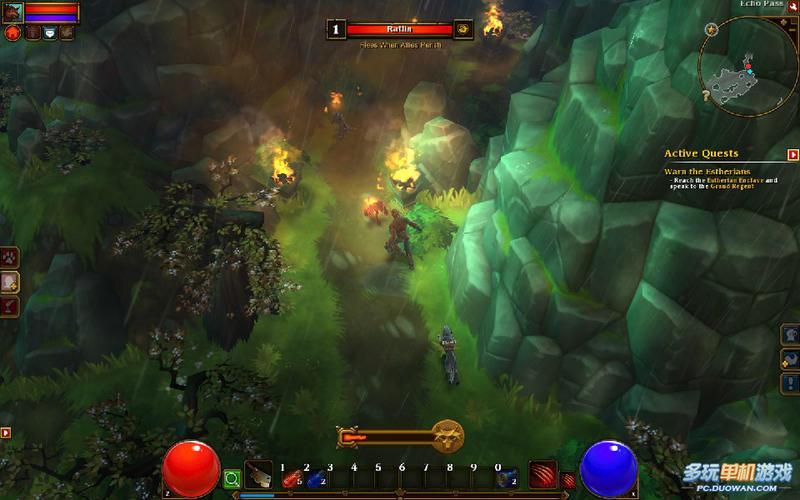The width and height of the screenshot is (800, 500).
Task: Activate the red claw slash skill
Action: coord(543,475)
